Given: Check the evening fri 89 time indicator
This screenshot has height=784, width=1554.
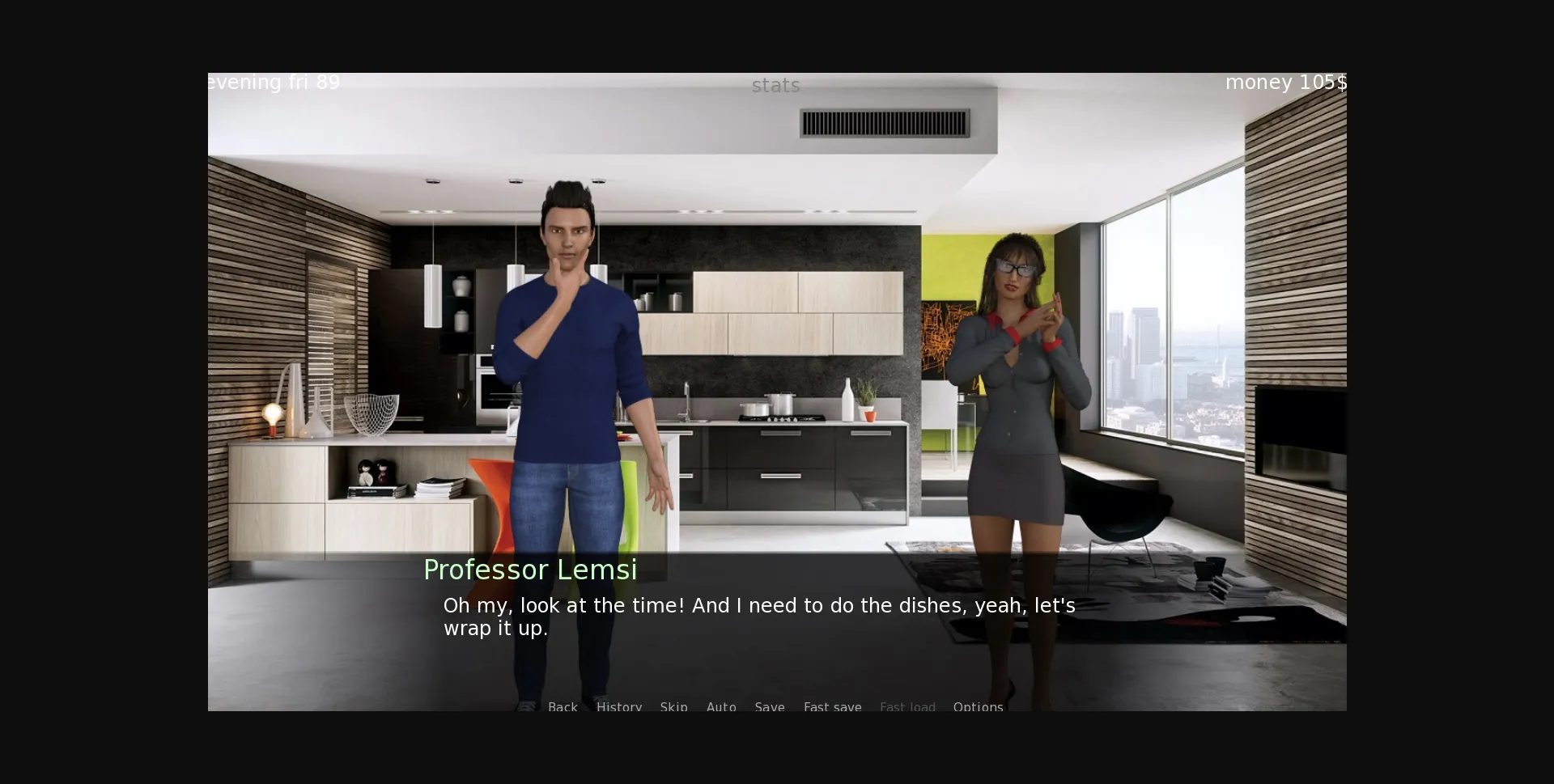Looking at the screenshot, I should coord(273,82).
